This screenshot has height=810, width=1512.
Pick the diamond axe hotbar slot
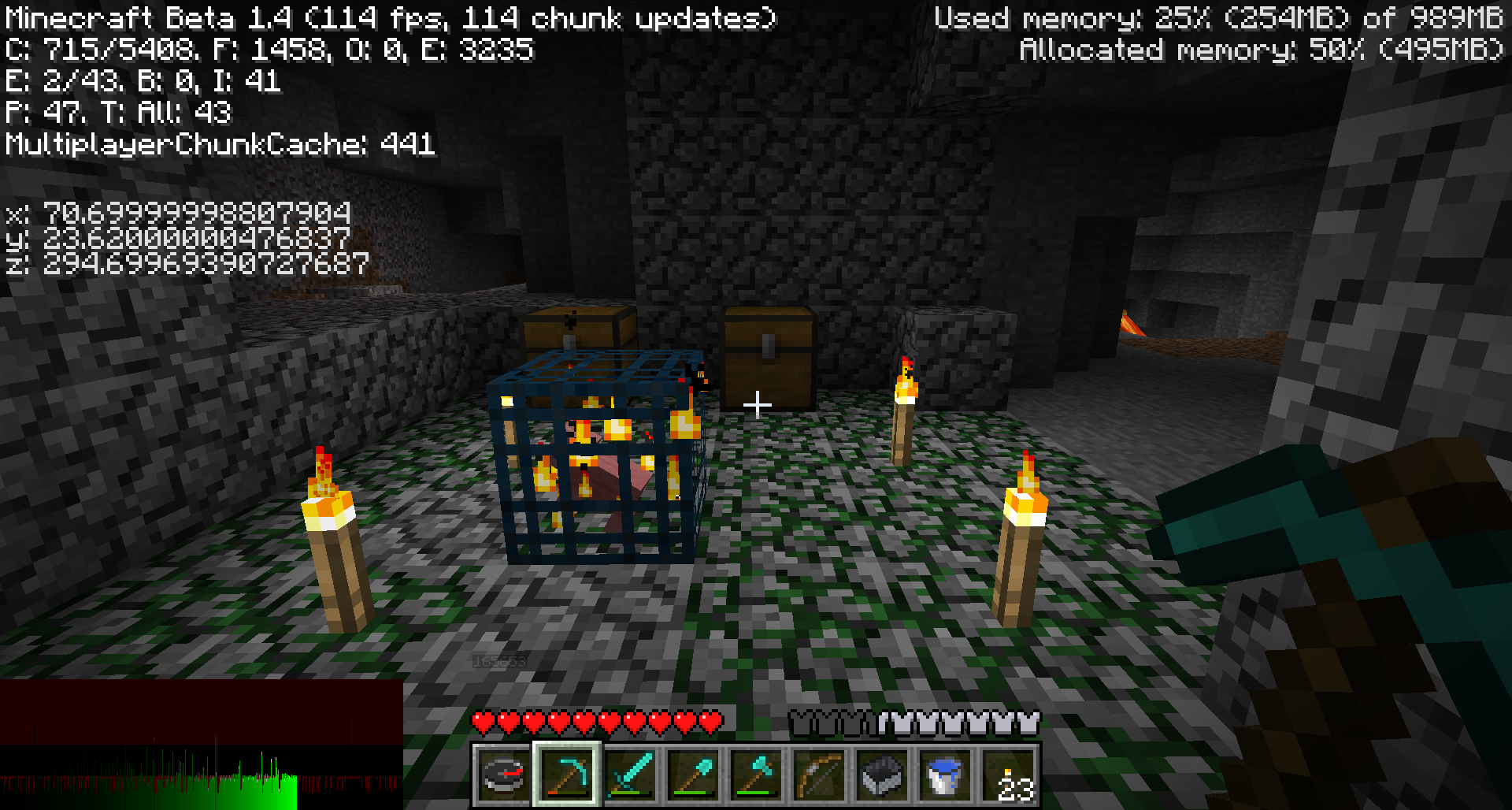(x=755, y=775)
